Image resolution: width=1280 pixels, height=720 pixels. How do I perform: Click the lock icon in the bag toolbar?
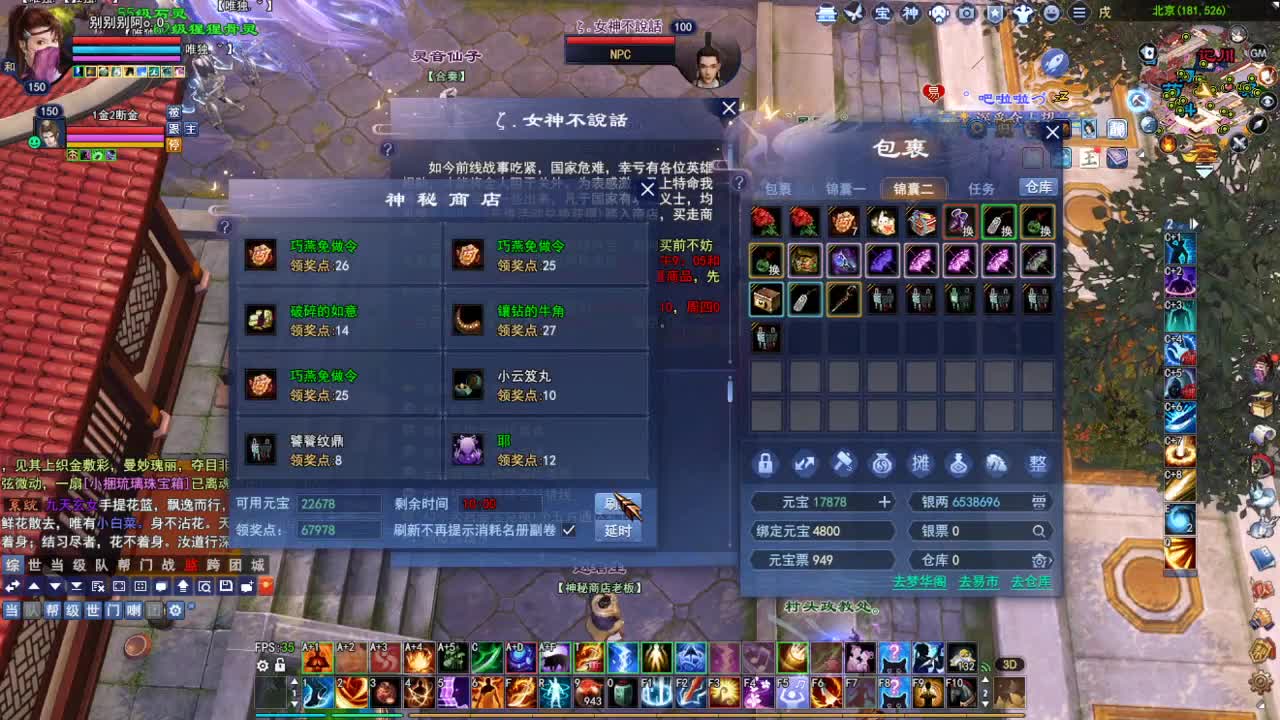tap(766, 463)
